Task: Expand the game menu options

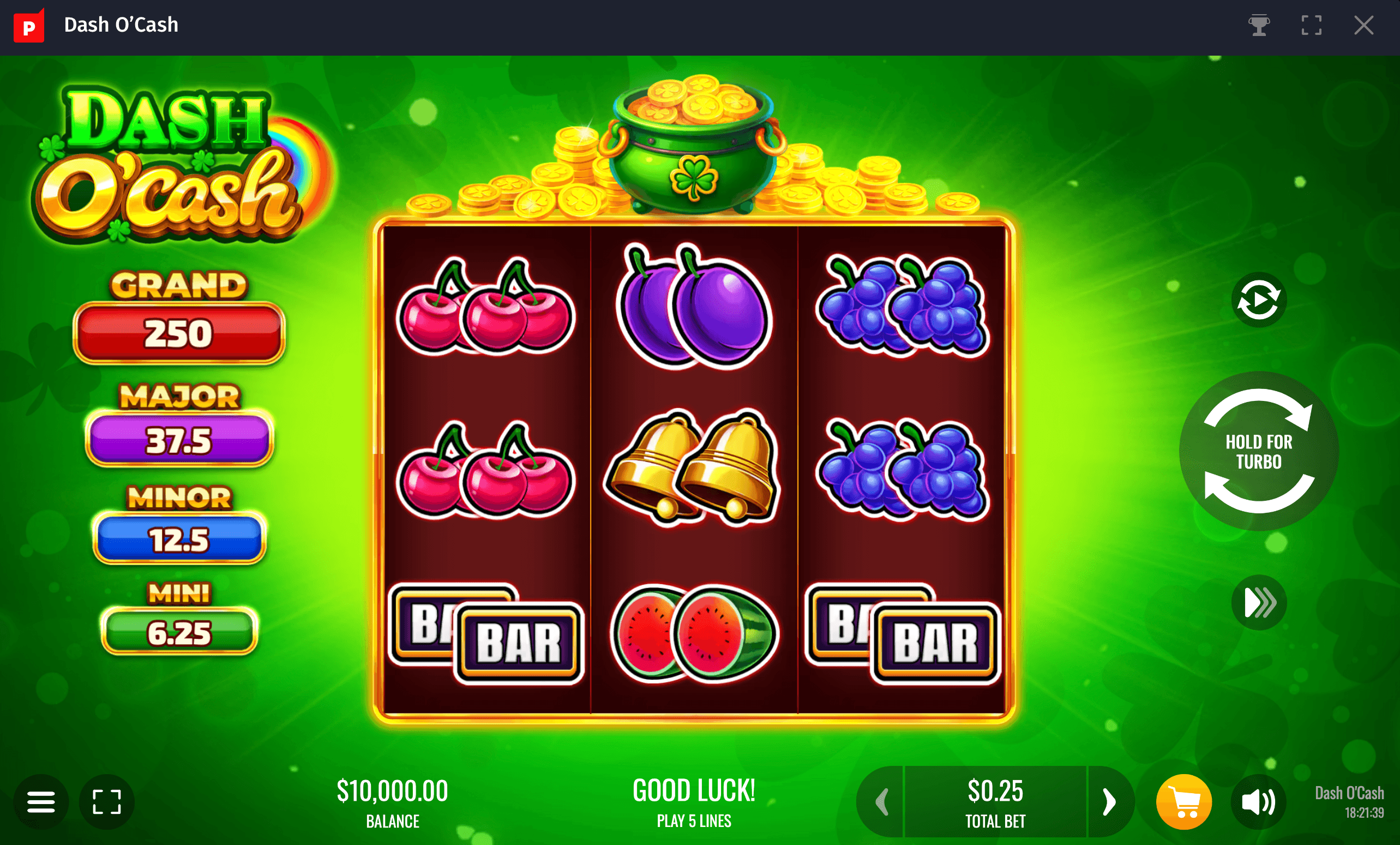Action: [x=41, y=802]
